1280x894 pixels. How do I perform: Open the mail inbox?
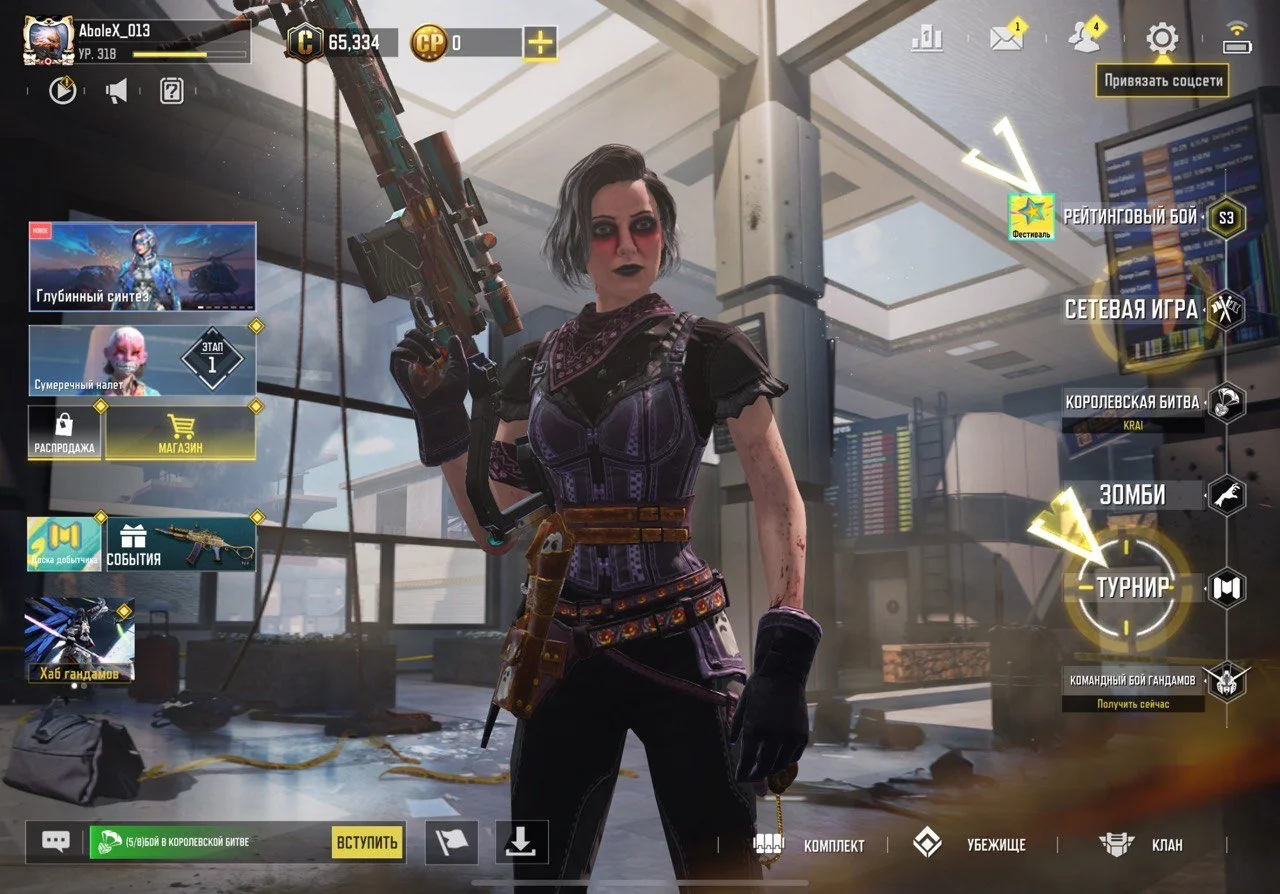pyautogui.click(x=1005, y=39)
